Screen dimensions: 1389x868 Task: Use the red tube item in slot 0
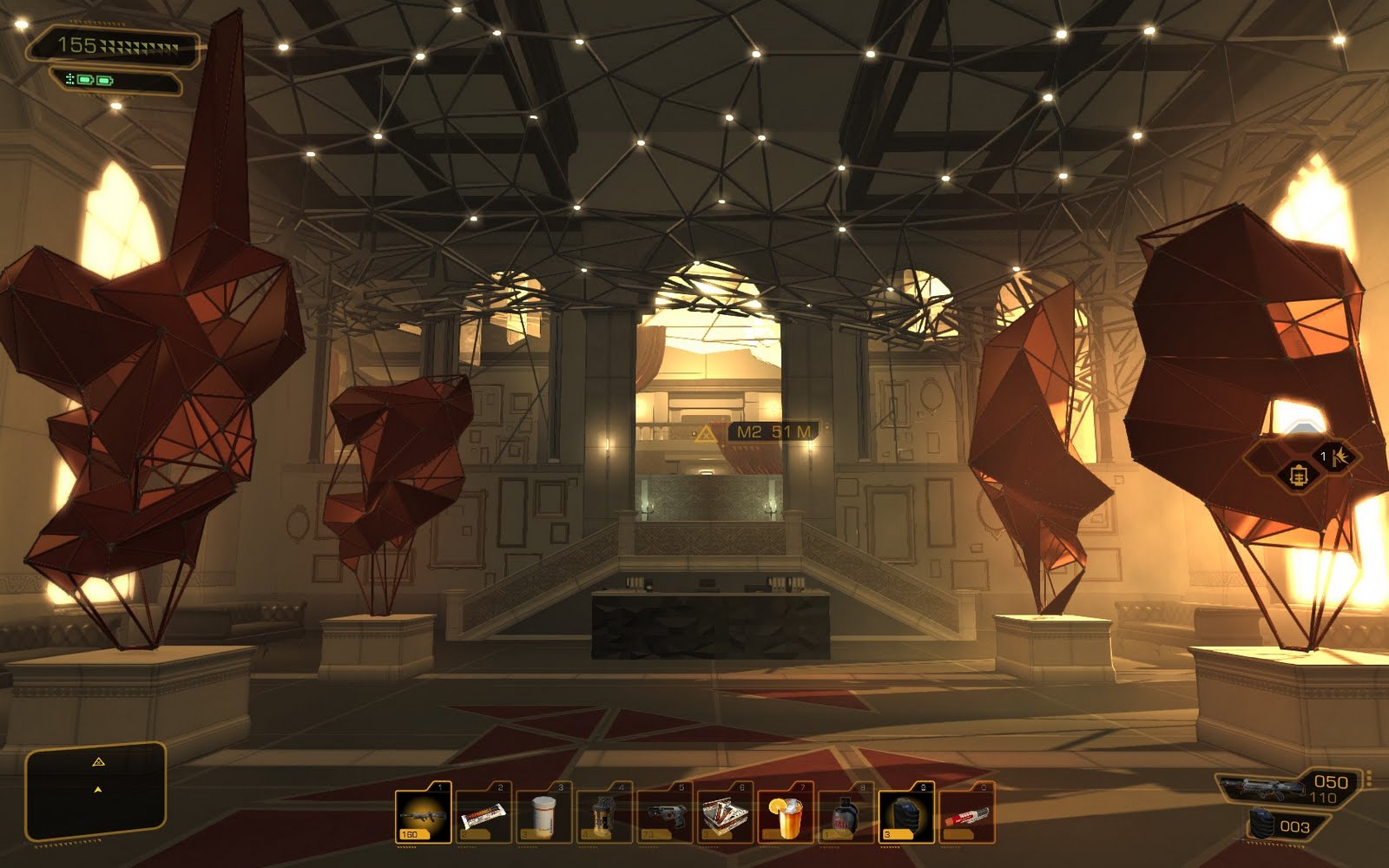[966, 814]
